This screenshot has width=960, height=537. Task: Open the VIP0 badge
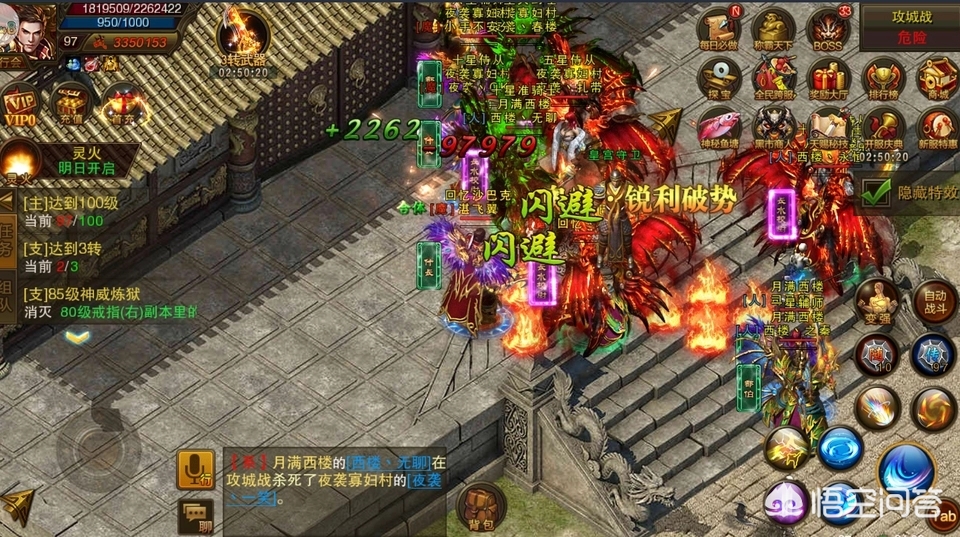point(20,105)
